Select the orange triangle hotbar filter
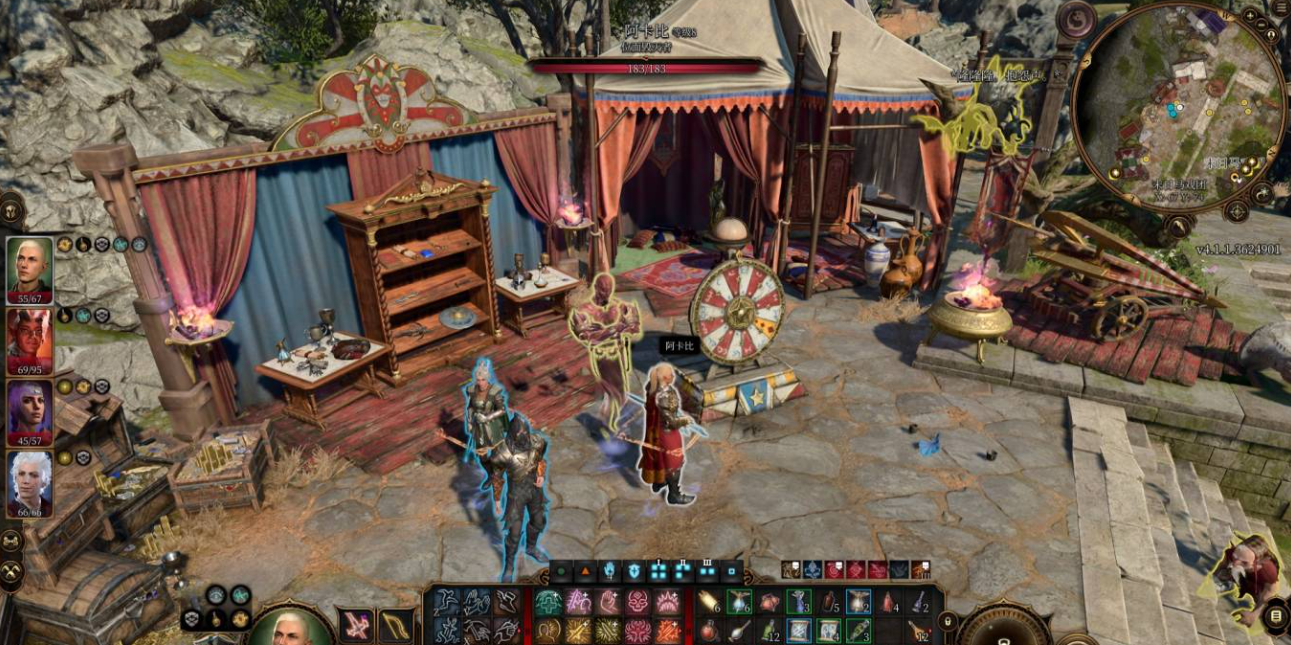Image resolution: width=1291 pixels, height=645 pixels. point(586,572)
